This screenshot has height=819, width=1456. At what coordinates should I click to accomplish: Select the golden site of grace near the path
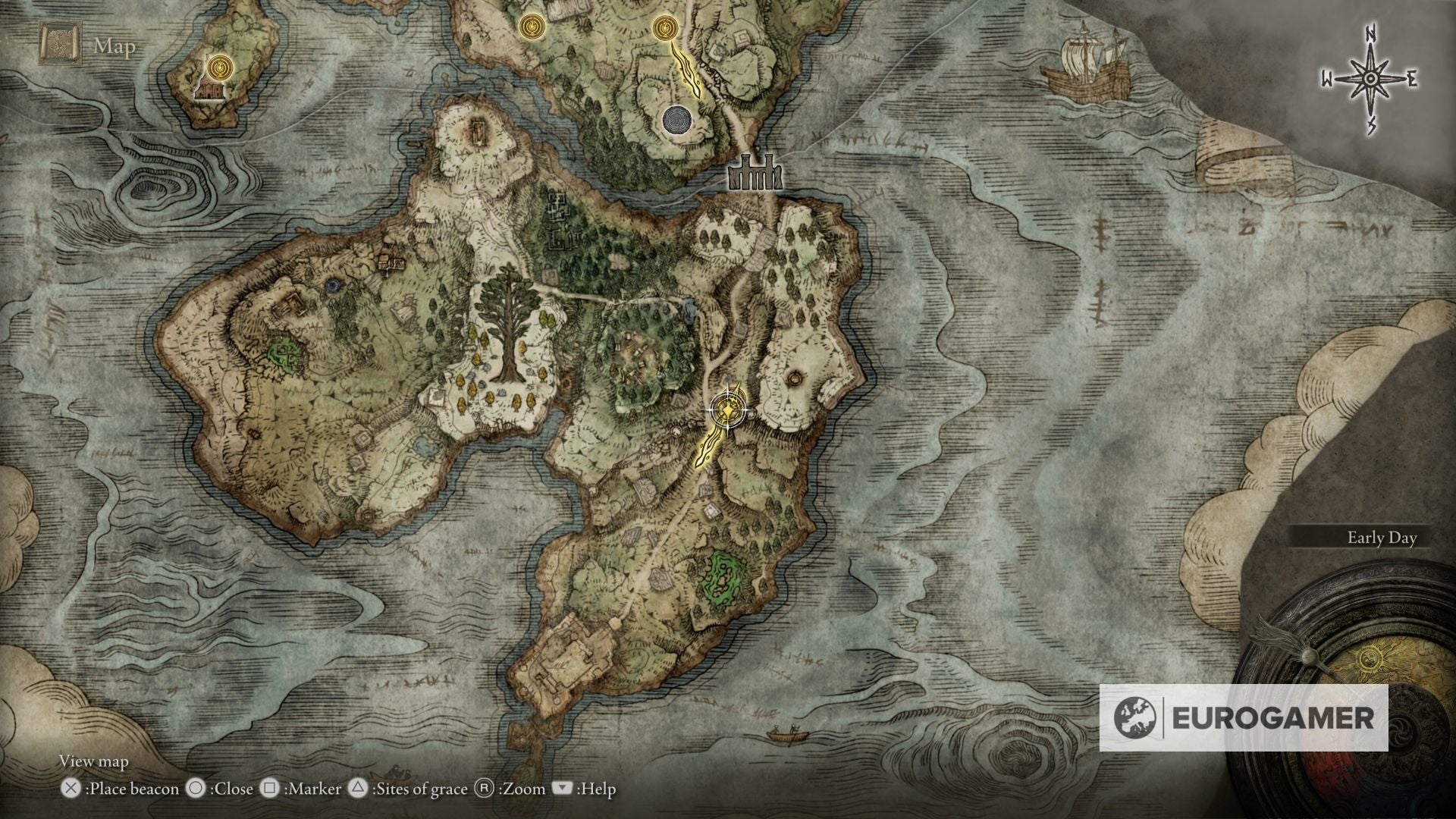coord(666,26)
